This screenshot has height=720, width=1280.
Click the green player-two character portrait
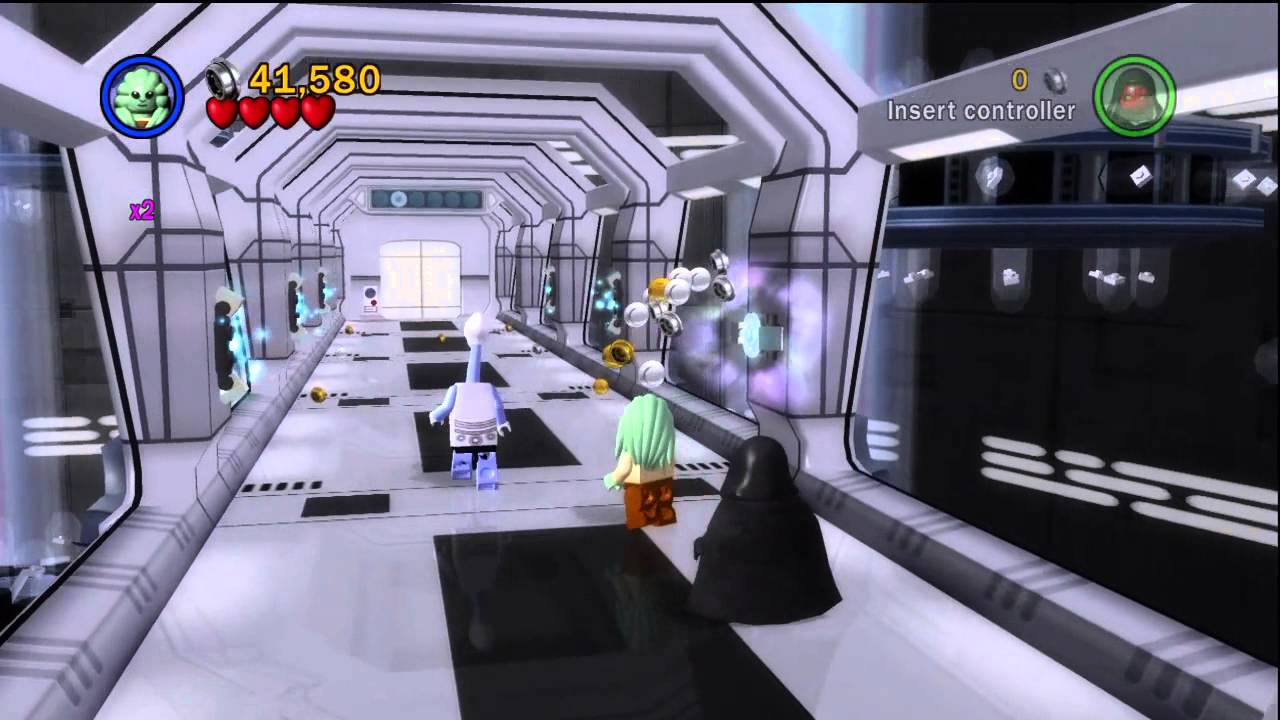(1135, 97)
